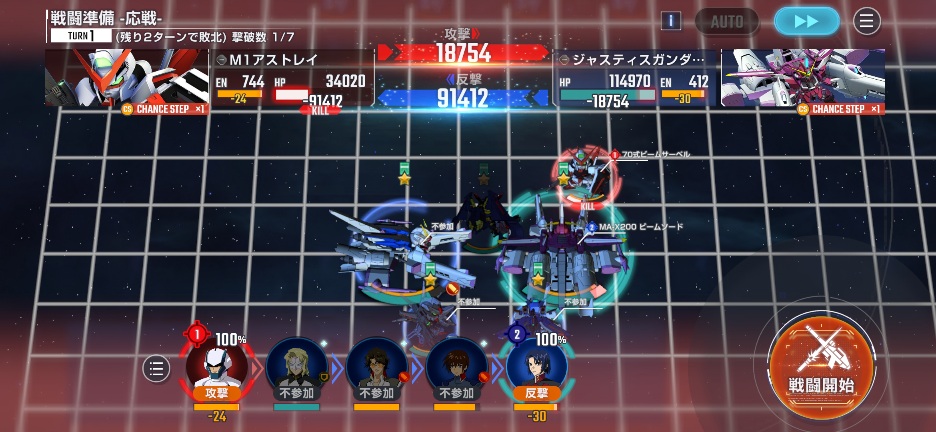Open the M1アストレイ unit status panel
This screenshot has width=936, height=432.
pos(290,78)
